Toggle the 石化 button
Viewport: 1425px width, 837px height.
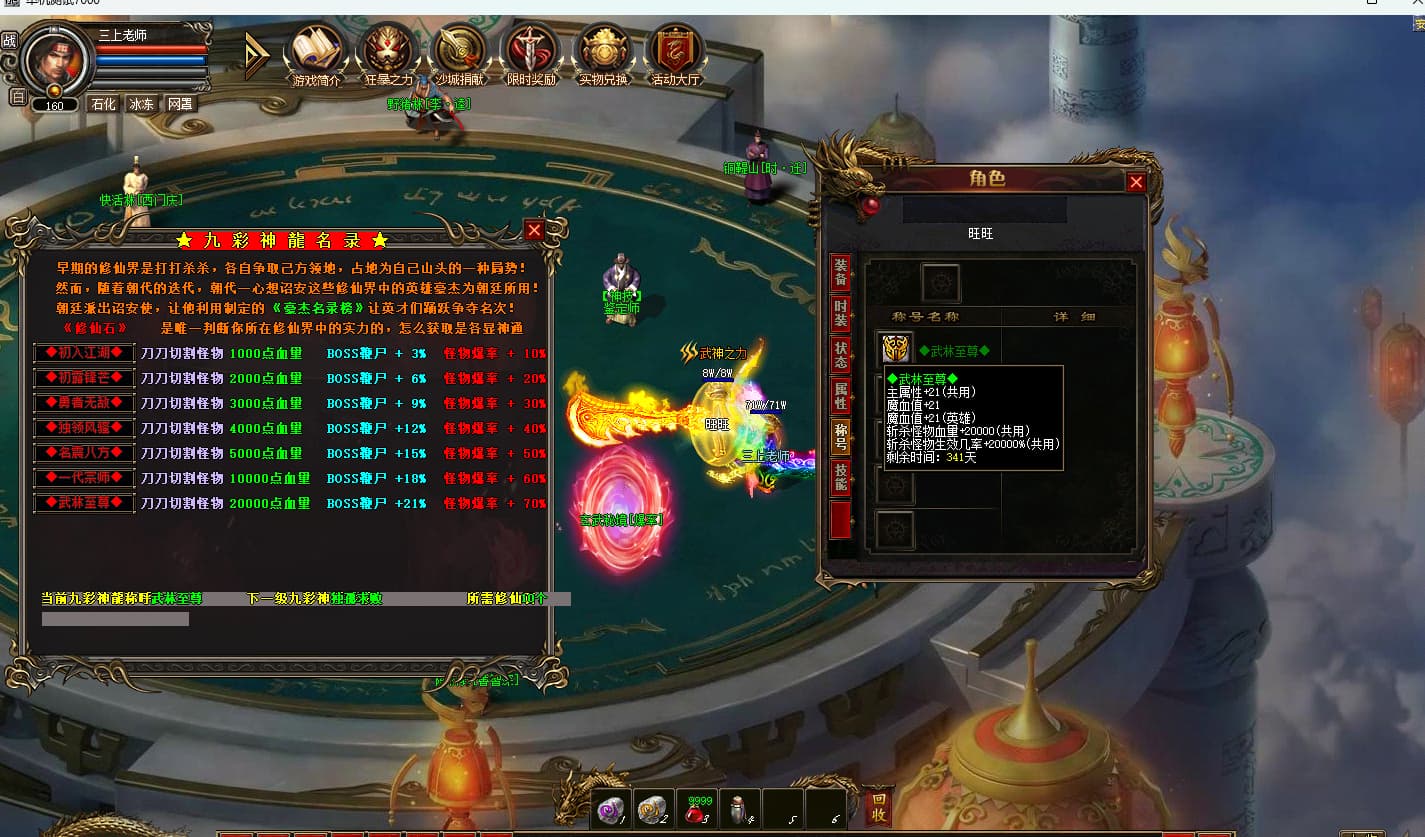pos(103,104)
